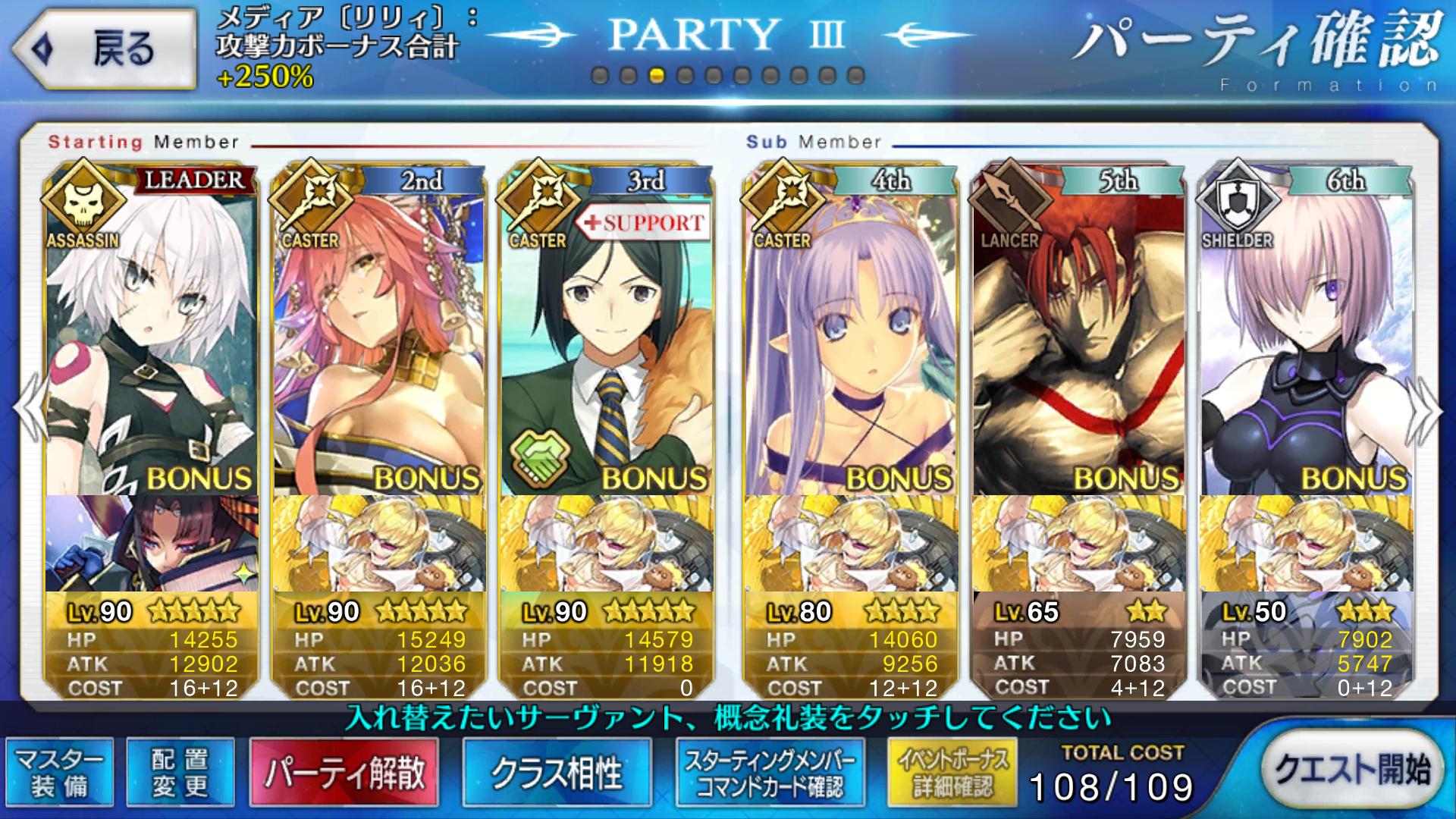Screen dimensions: 1456x819
Task: Change the Lancer's craft essence card
Action: click(1078, 543)
